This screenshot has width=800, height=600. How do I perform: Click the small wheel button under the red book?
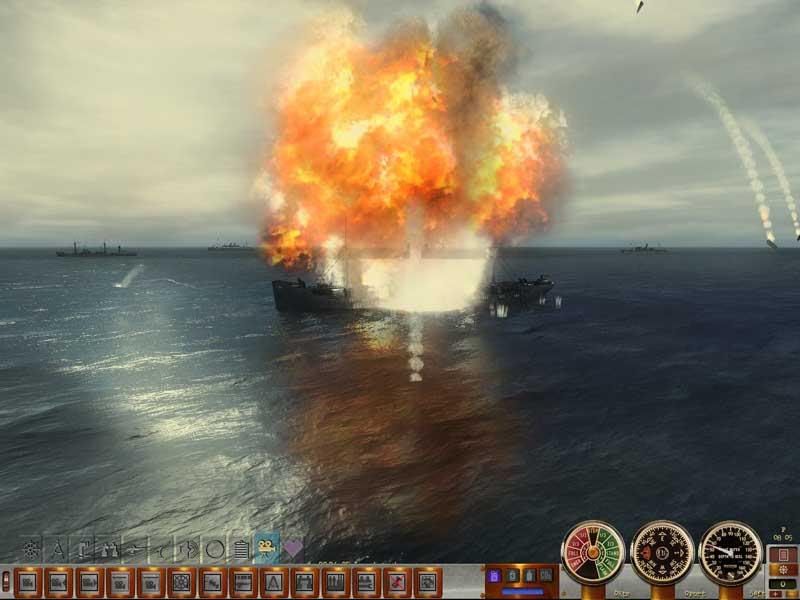[x=783, y=570]
